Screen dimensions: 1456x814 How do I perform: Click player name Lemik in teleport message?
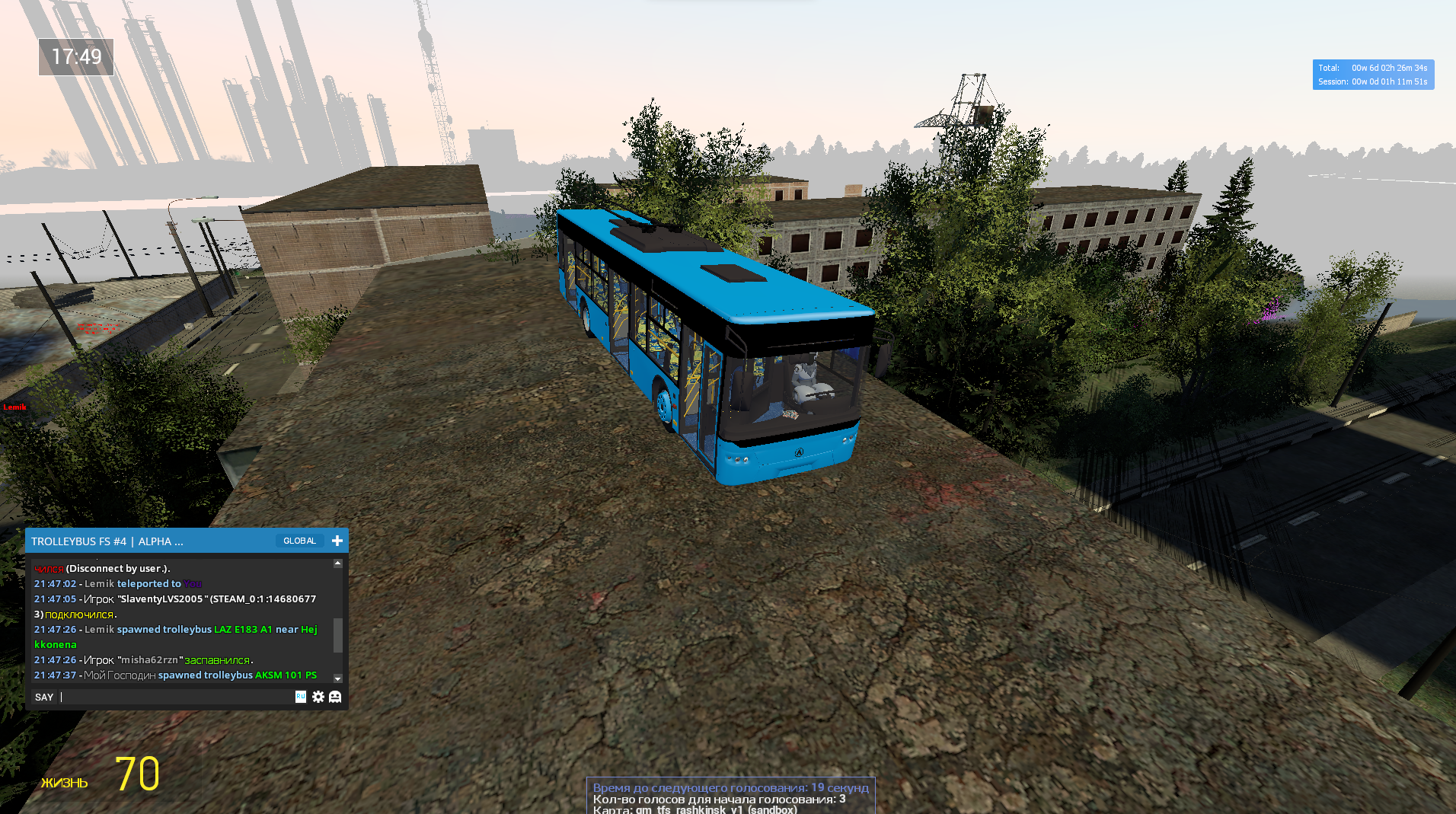coord(99,584)
